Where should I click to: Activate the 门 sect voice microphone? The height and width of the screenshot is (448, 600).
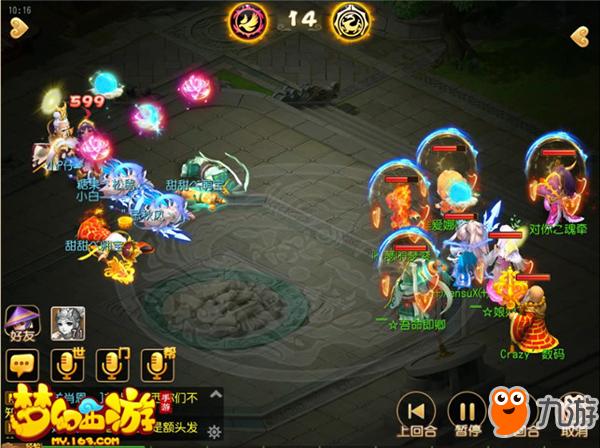110,366
